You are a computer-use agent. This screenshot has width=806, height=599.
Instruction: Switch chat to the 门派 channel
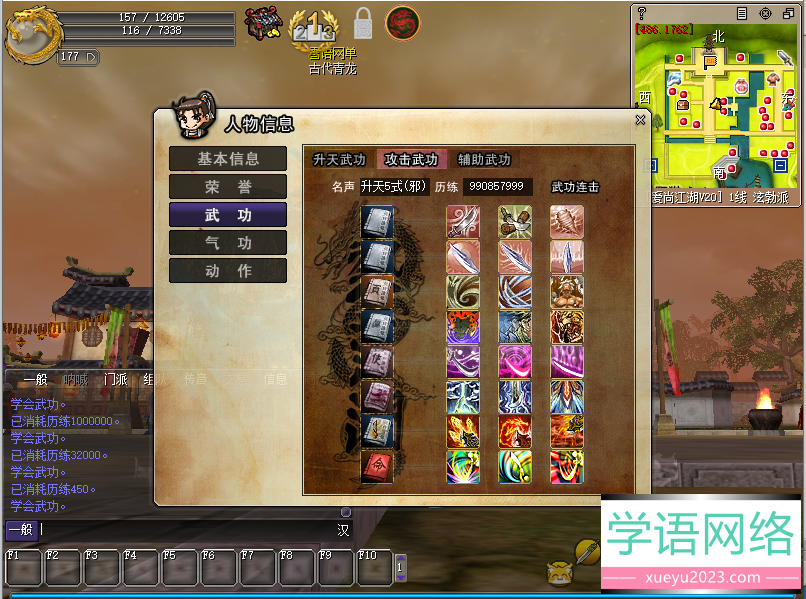tap(115, 379)
